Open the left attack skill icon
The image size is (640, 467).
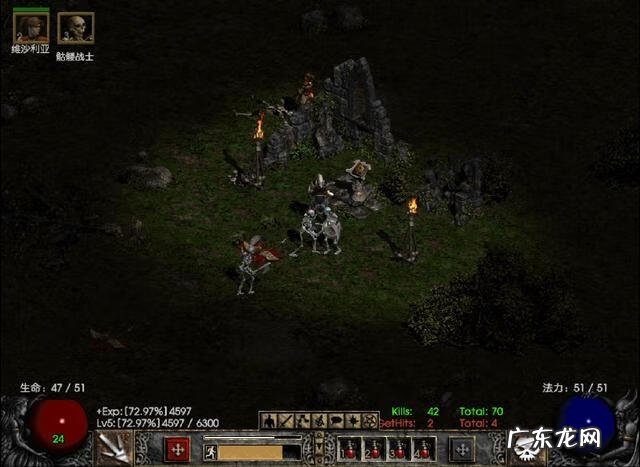point(113,447)
